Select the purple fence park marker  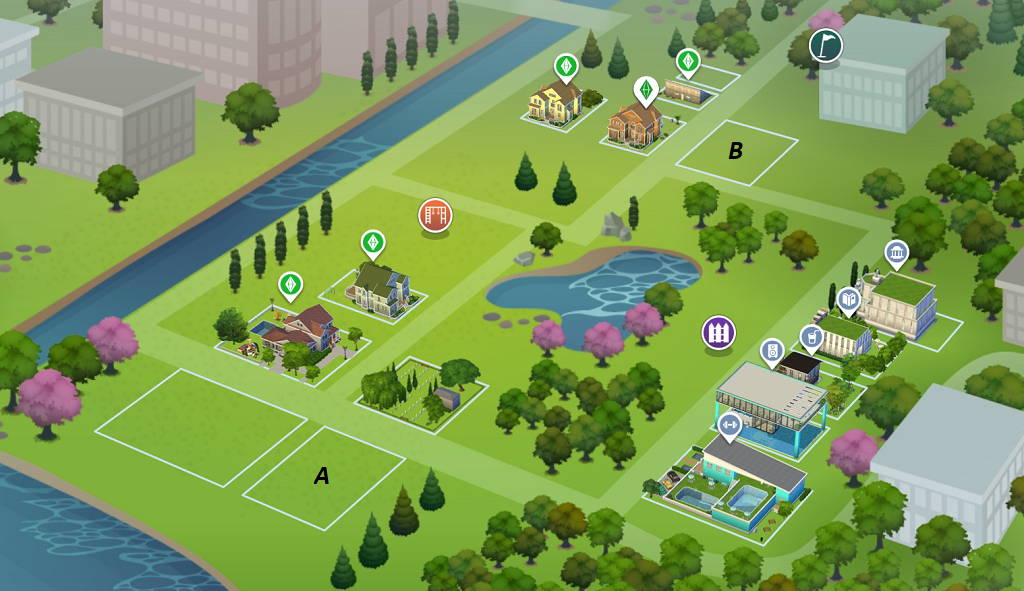(718, 332)
